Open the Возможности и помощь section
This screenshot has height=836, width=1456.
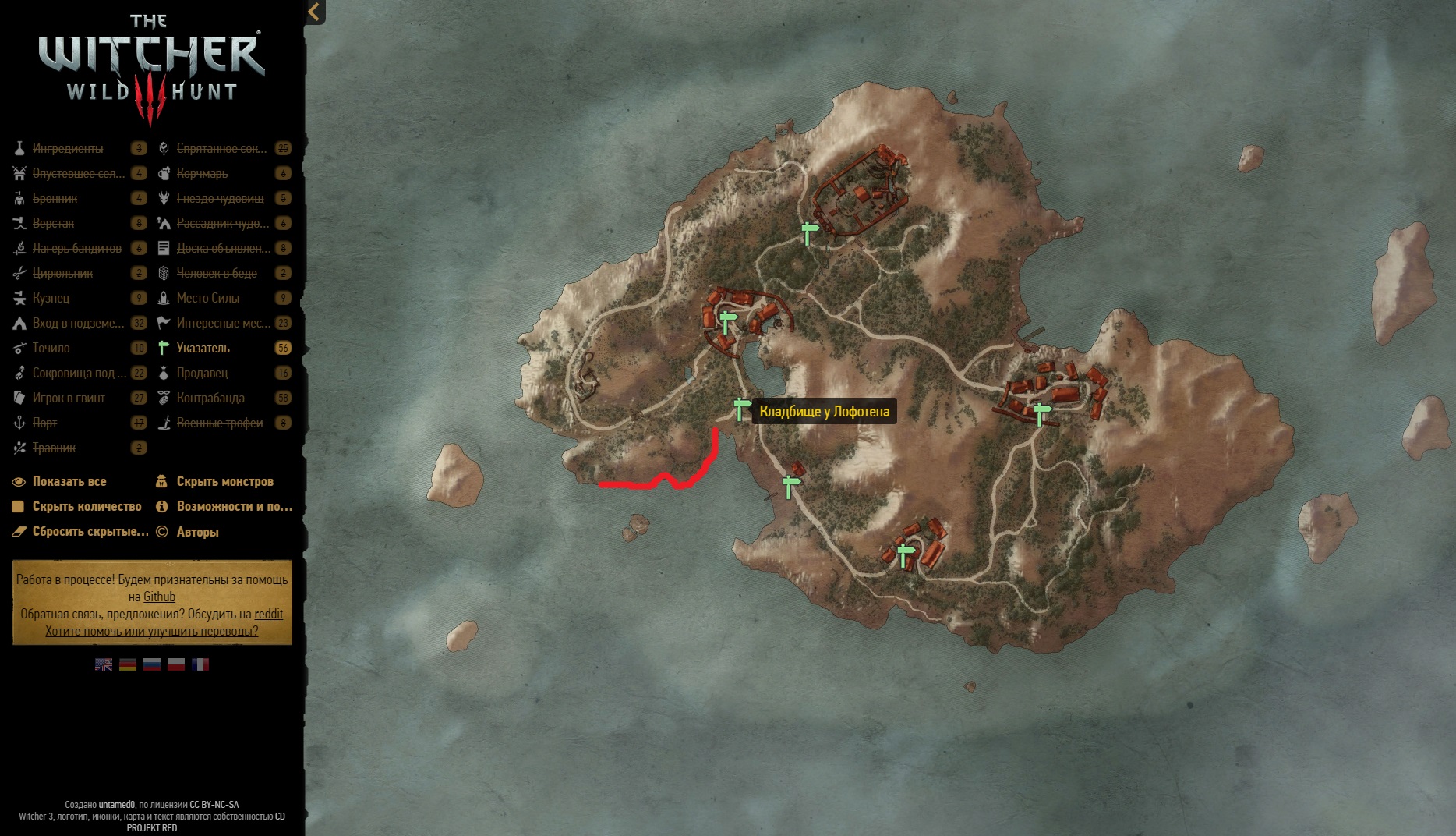(234, 506)
